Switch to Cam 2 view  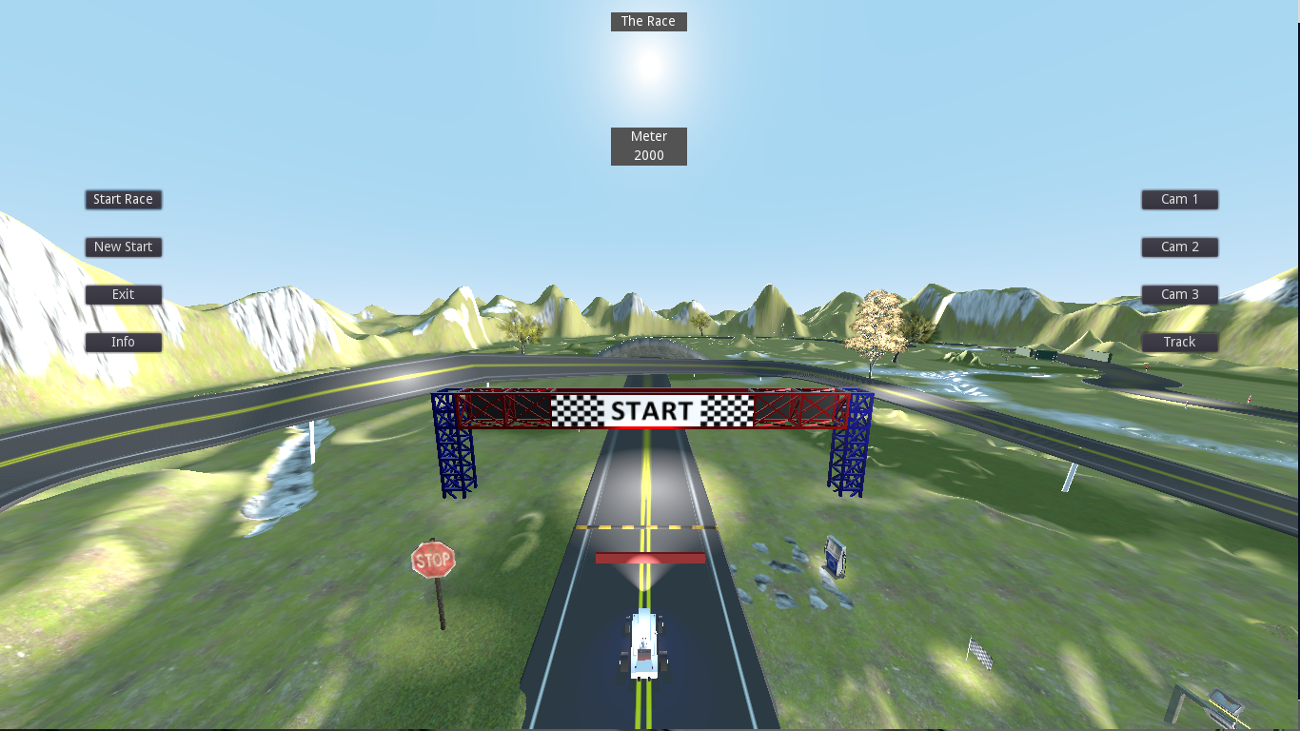[x=1179, y=246]
